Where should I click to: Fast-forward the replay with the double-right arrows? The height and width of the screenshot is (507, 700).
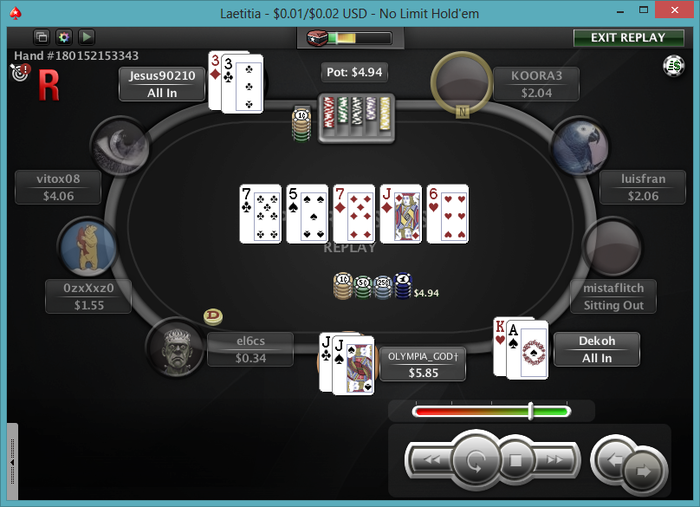[x=556, y=460]
